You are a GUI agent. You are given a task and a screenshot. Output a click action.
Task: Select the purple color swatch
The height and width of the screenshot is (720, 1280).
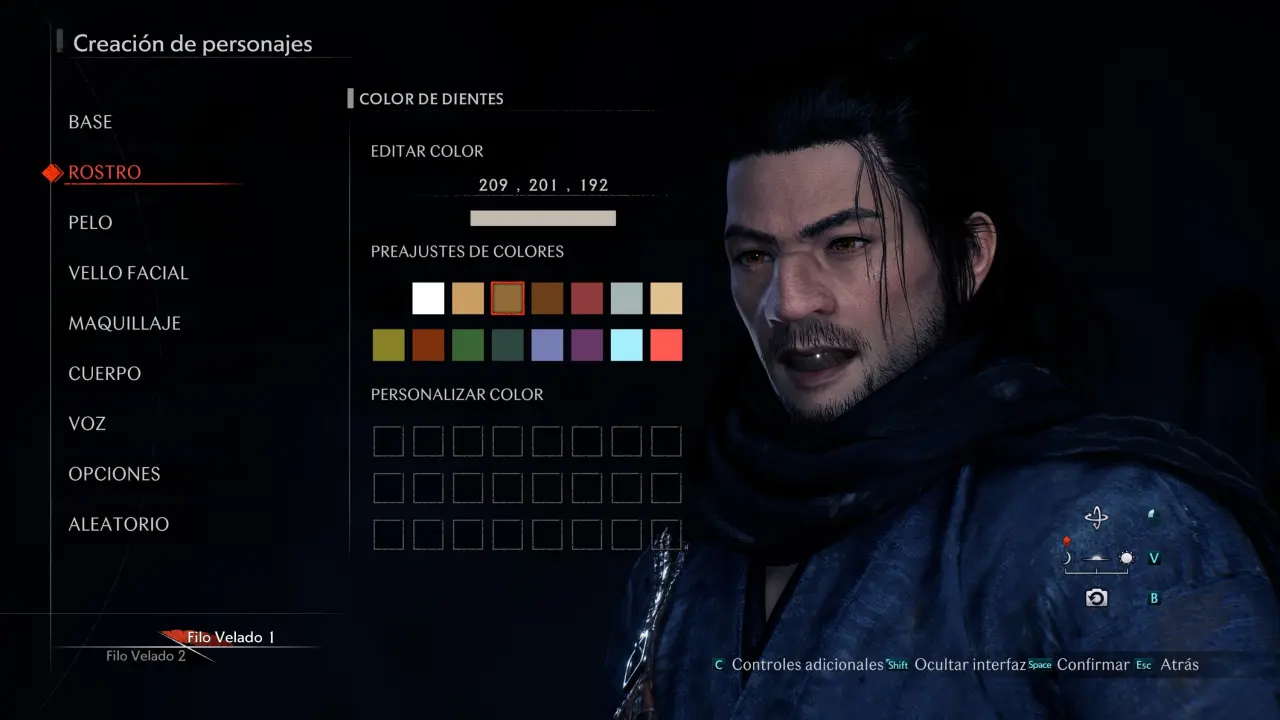[x=587, y=345]
